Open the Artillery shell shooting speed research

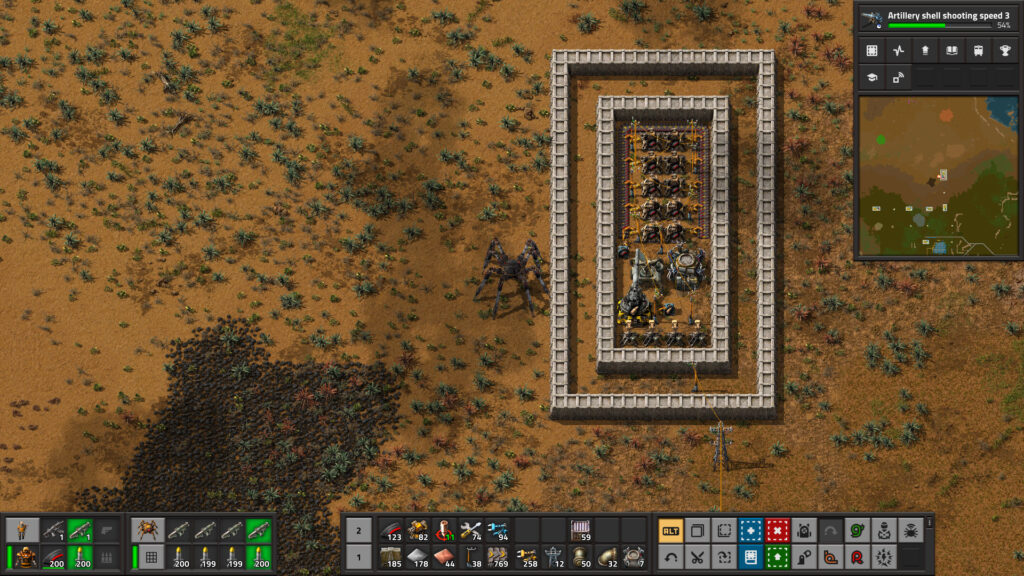[x=938, y=17]
